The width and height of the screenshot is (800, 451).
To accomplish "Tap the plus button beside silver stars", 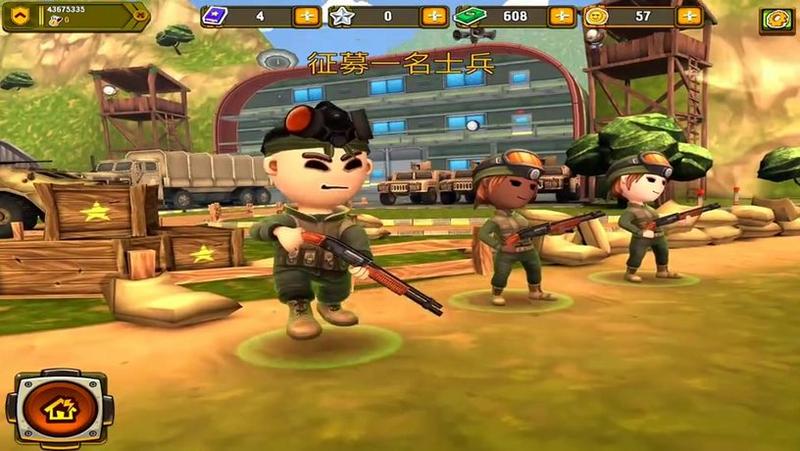I will pyautogui.click(x=434, y=16).
